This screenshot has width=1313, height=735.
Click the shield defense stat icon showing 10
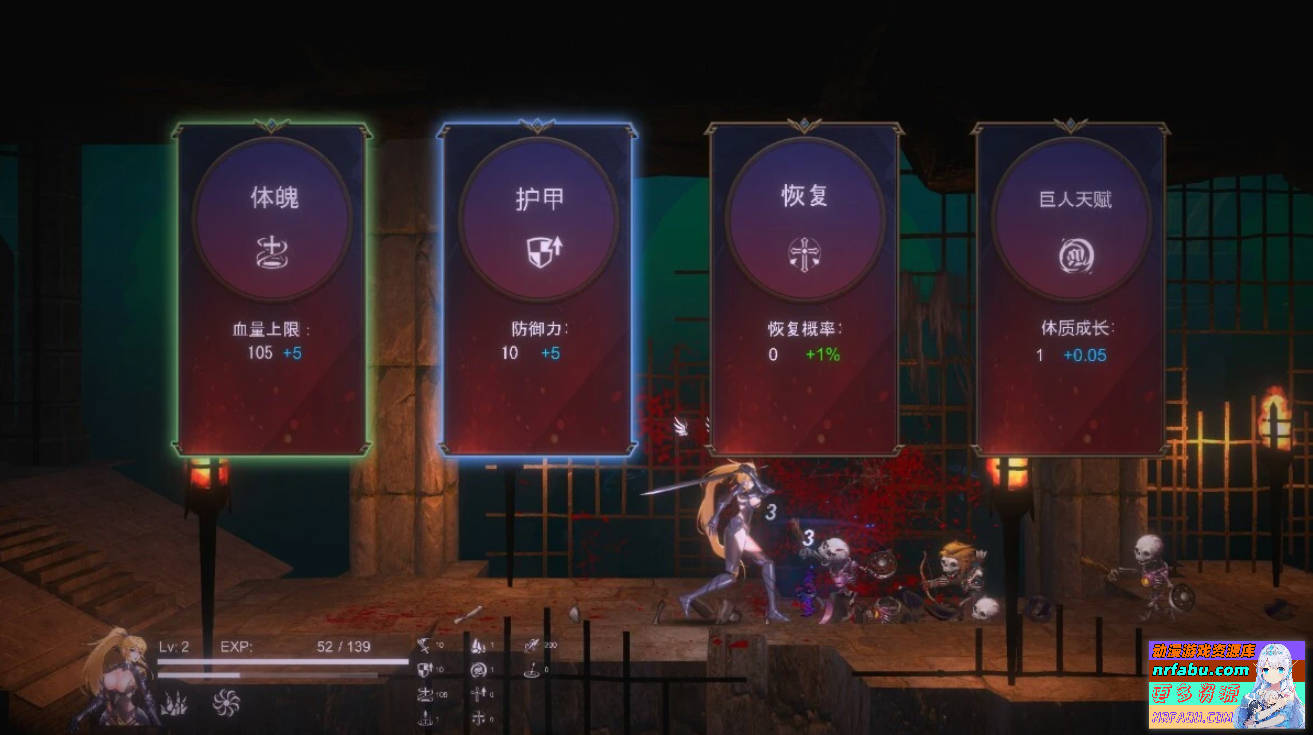coord(424,668)
